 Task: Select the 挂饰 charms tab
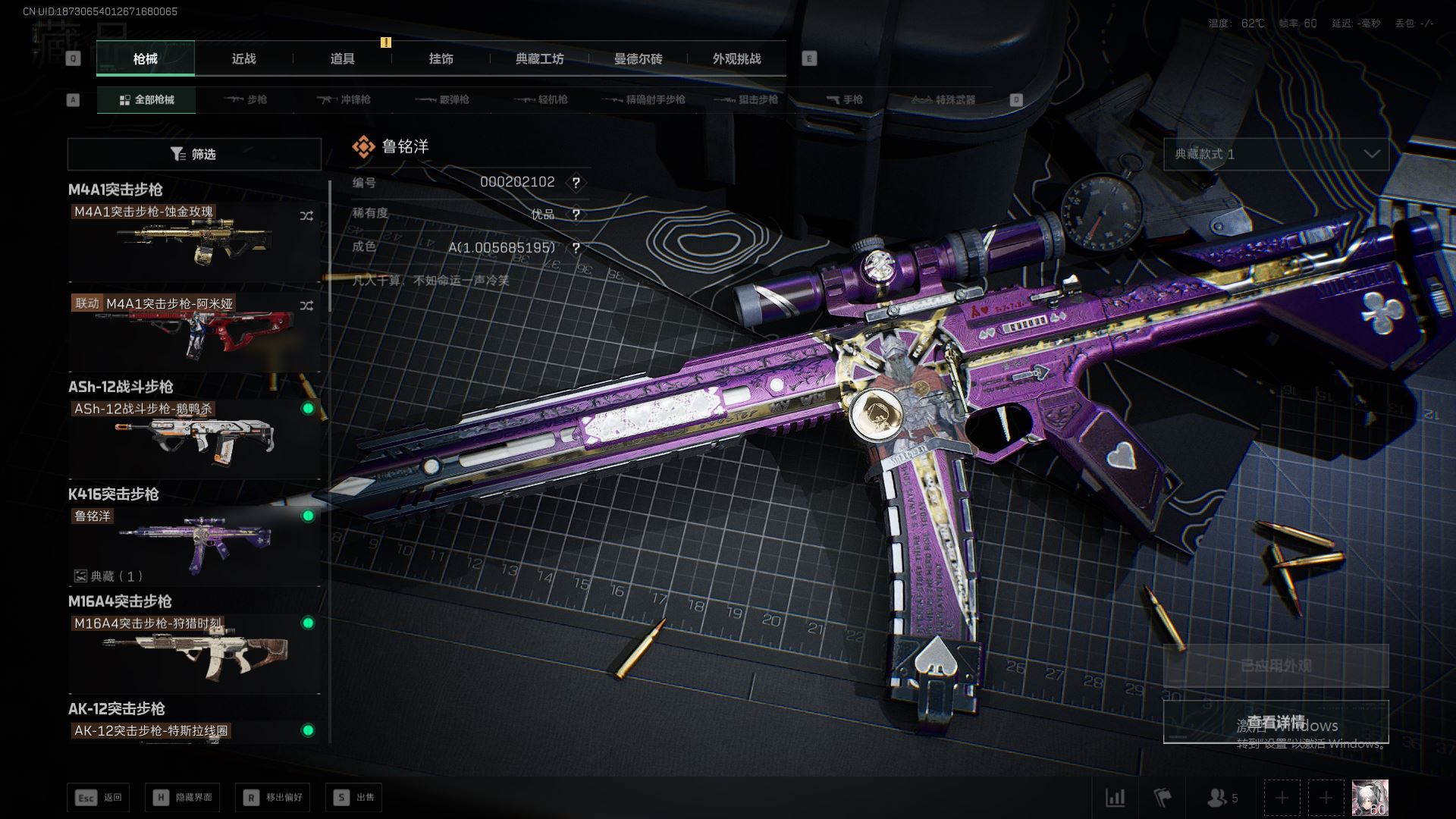coord(441,58)
